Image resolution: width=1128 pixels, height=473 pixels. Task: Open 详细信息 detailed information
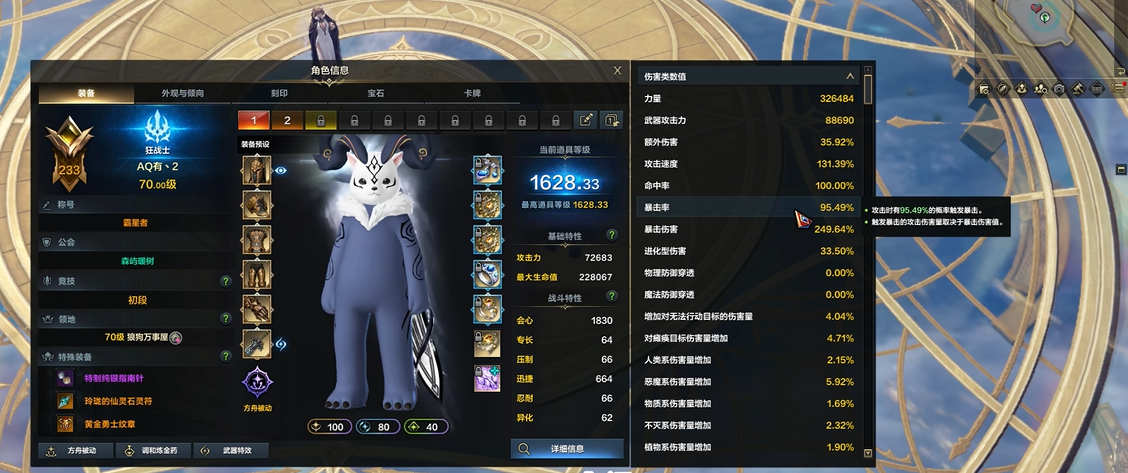[x=567, y=449]
